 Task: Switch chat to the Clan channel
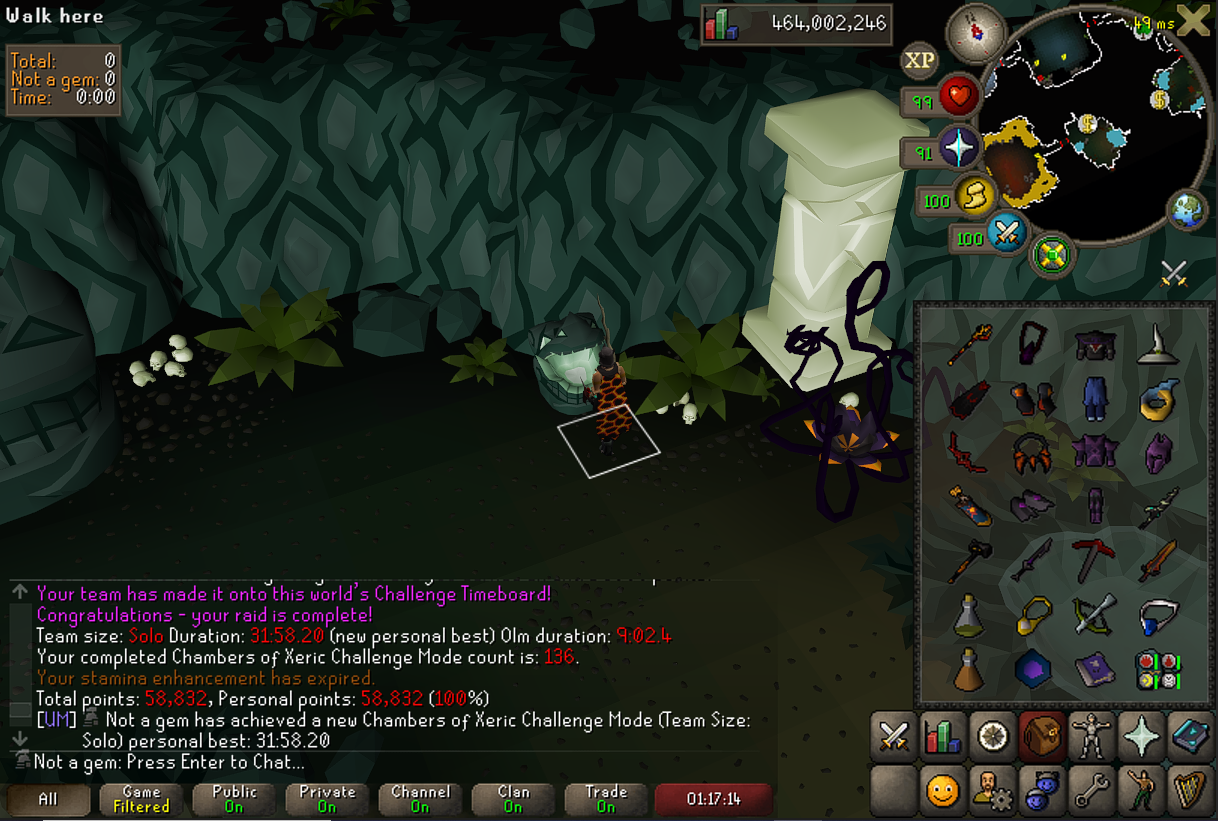point(513,798)
